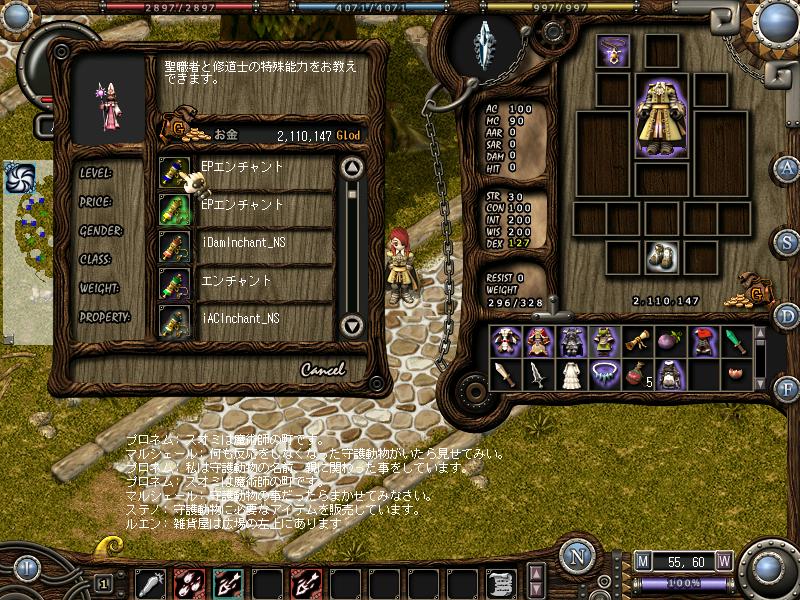Pick the red potion stack of 5
800x600 pixels.
coord(636,375)
